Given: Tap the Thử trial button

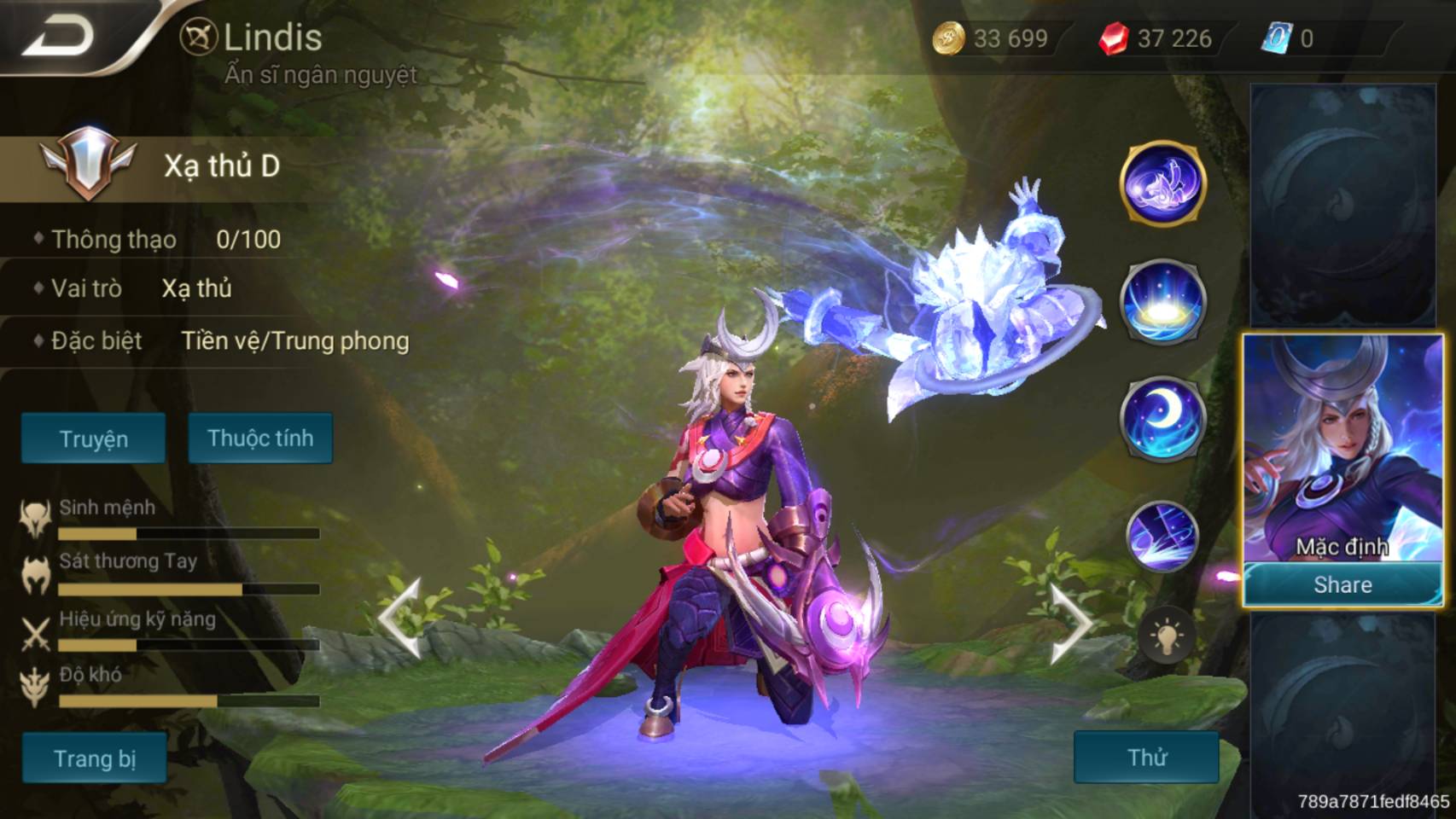Looking at the screenshot, I should pos(1146,757).
